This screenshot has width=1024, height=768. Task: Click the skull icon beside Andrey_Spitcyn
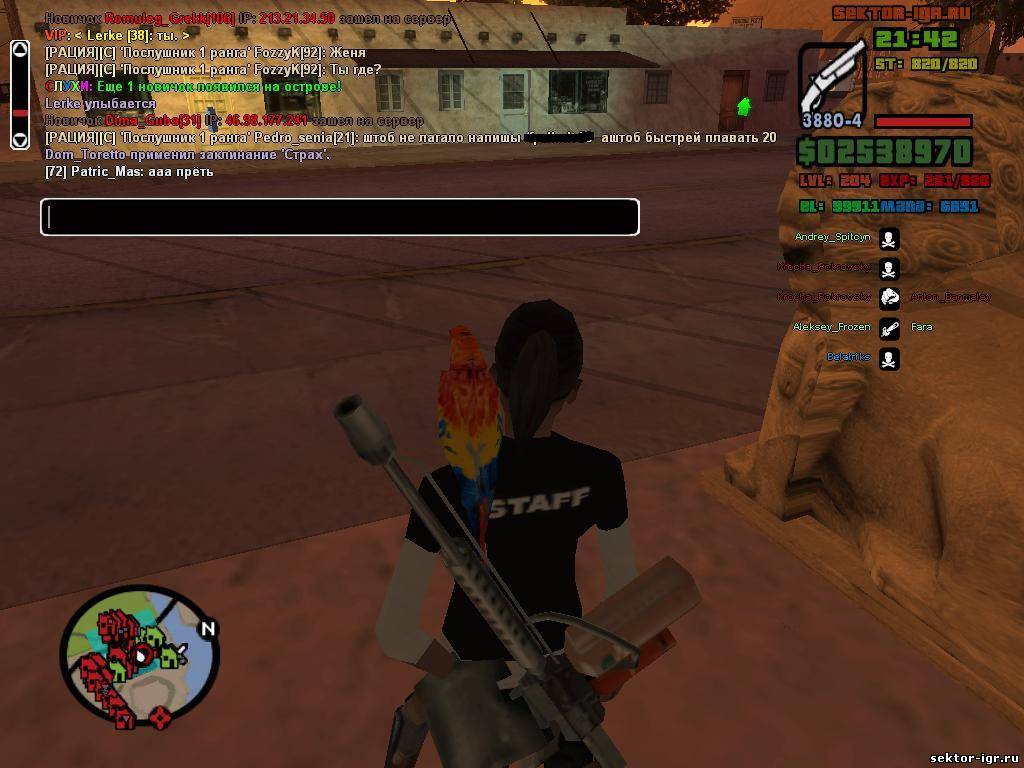click(x=889, y=238)
